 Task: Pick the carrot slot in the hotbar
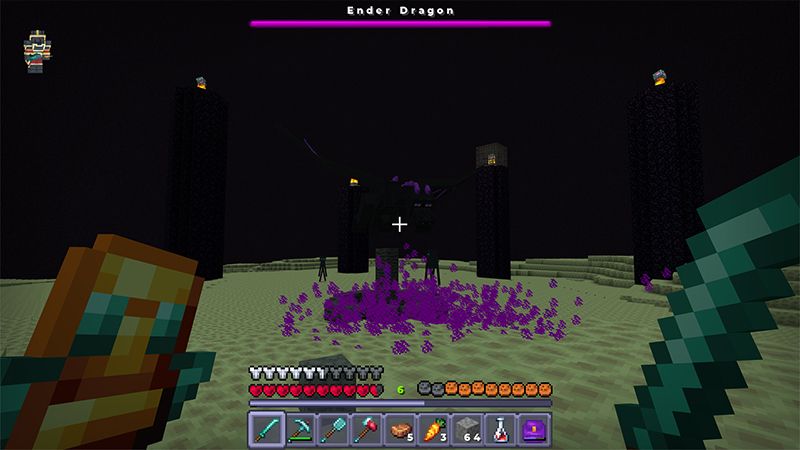[x=434, y=428]
